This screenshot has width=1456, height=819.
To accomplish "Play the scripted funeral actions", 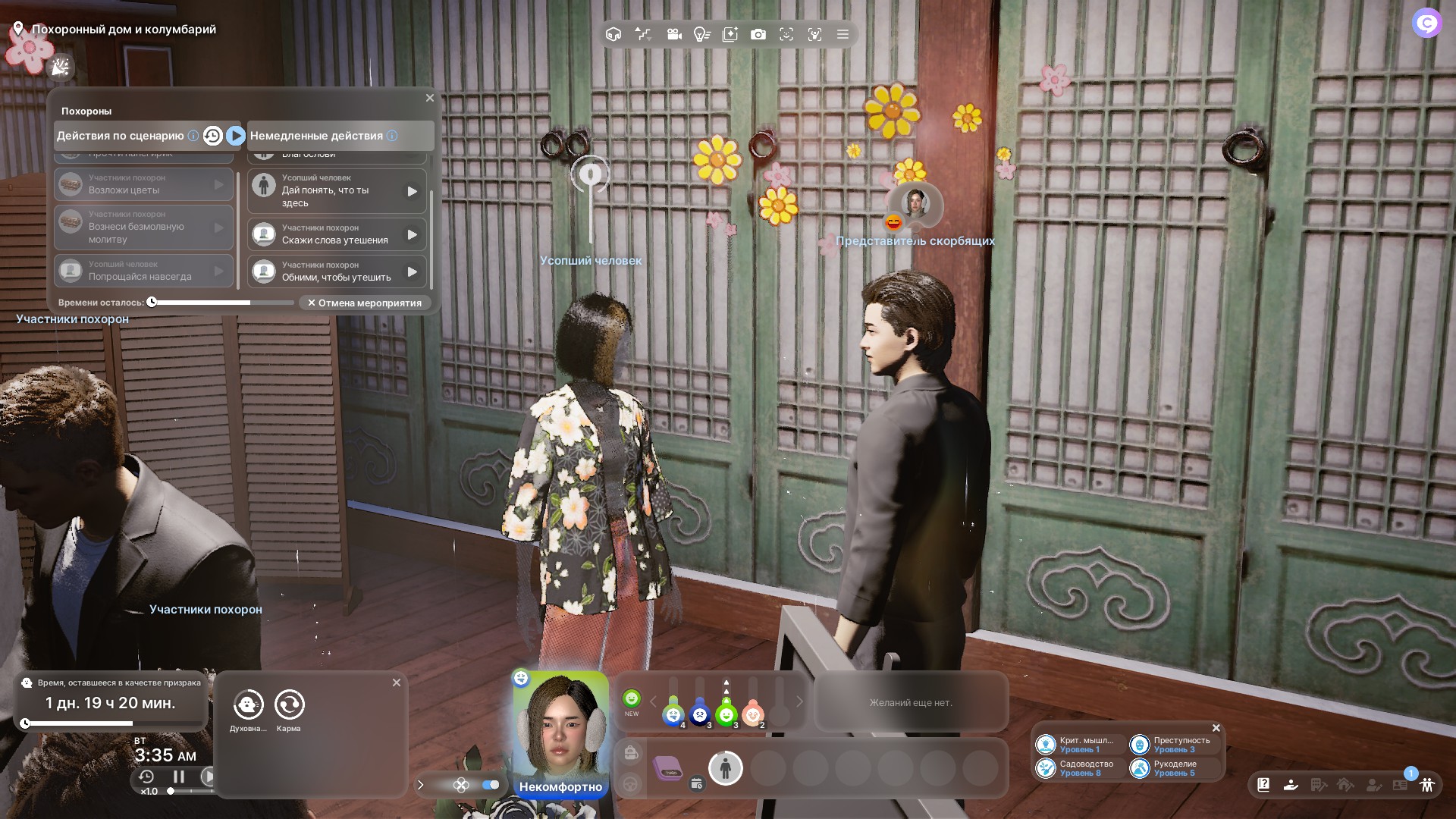I will click(236, 136).
